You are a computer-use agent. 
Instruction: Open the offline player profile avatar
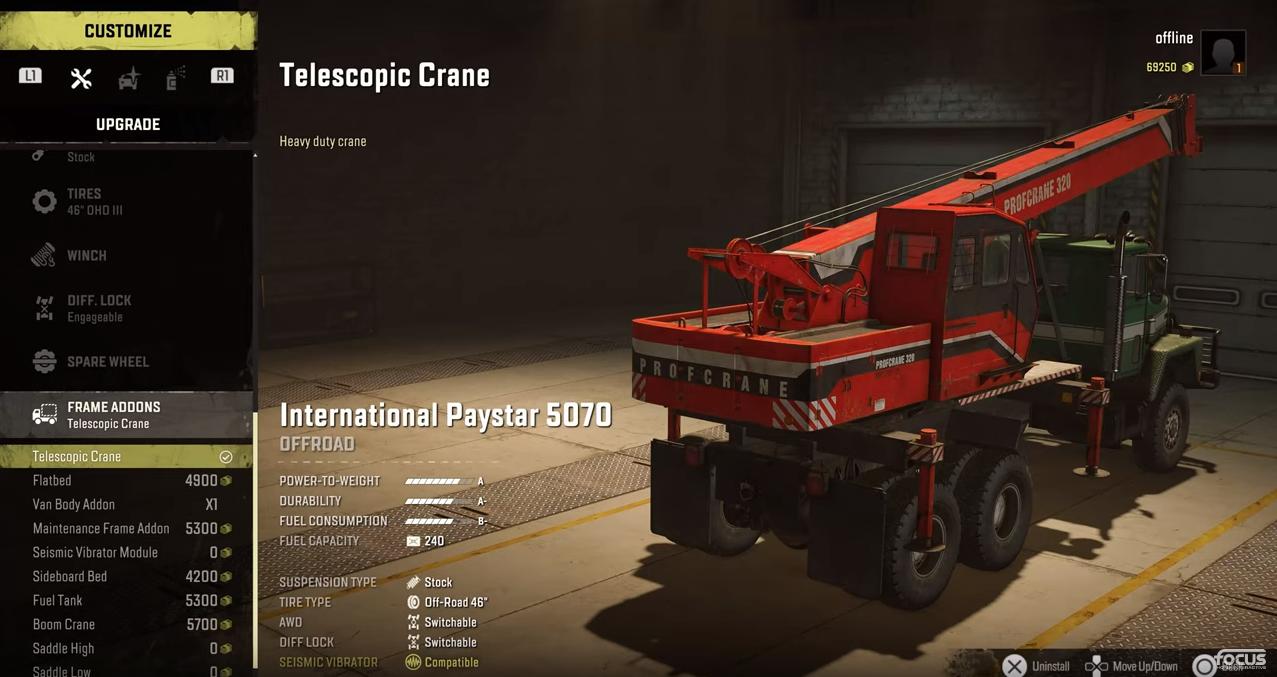(x=1222, y=52)
